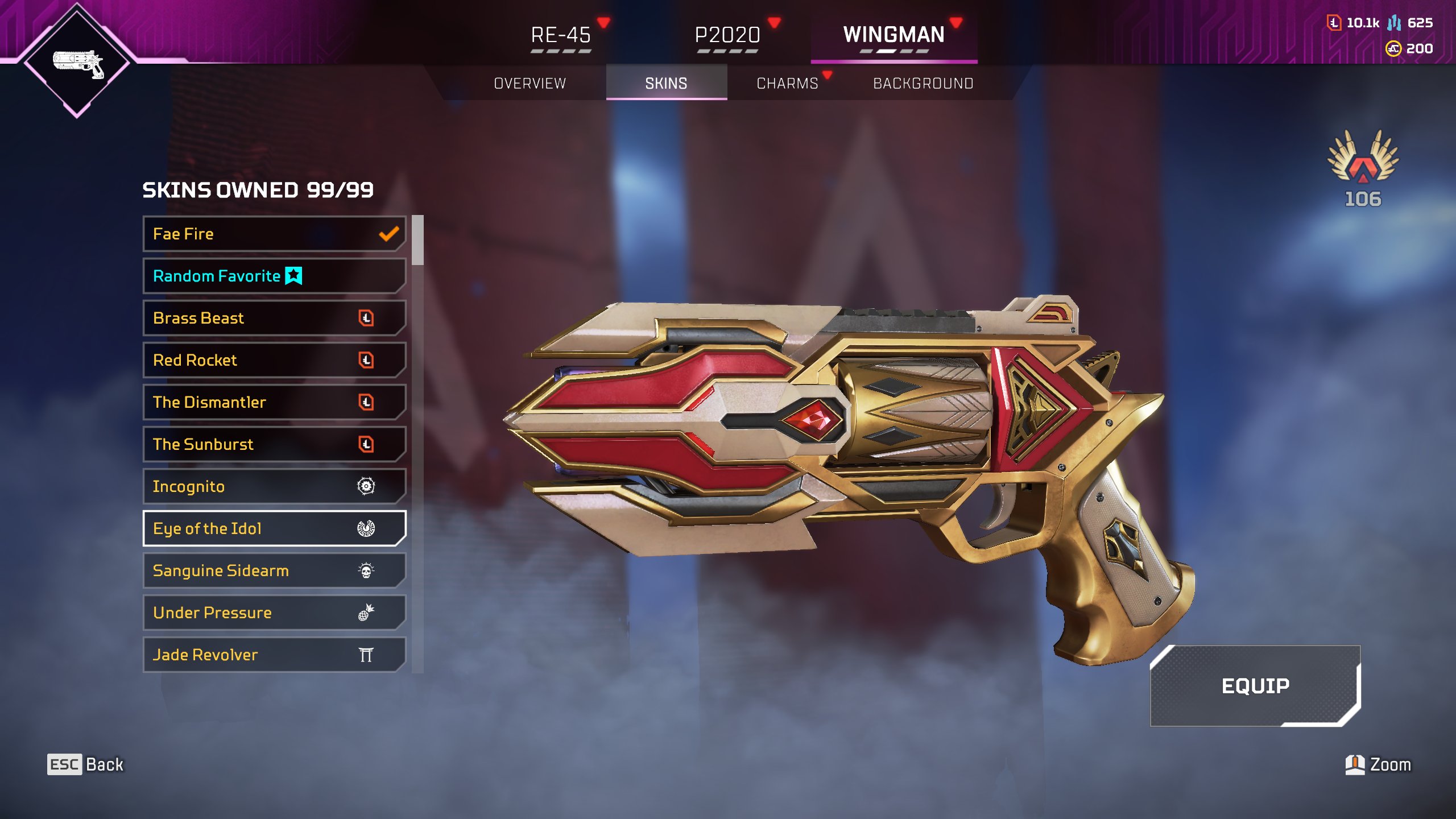
Task: Click the skin list scrollbar
Action: [418, 240]
